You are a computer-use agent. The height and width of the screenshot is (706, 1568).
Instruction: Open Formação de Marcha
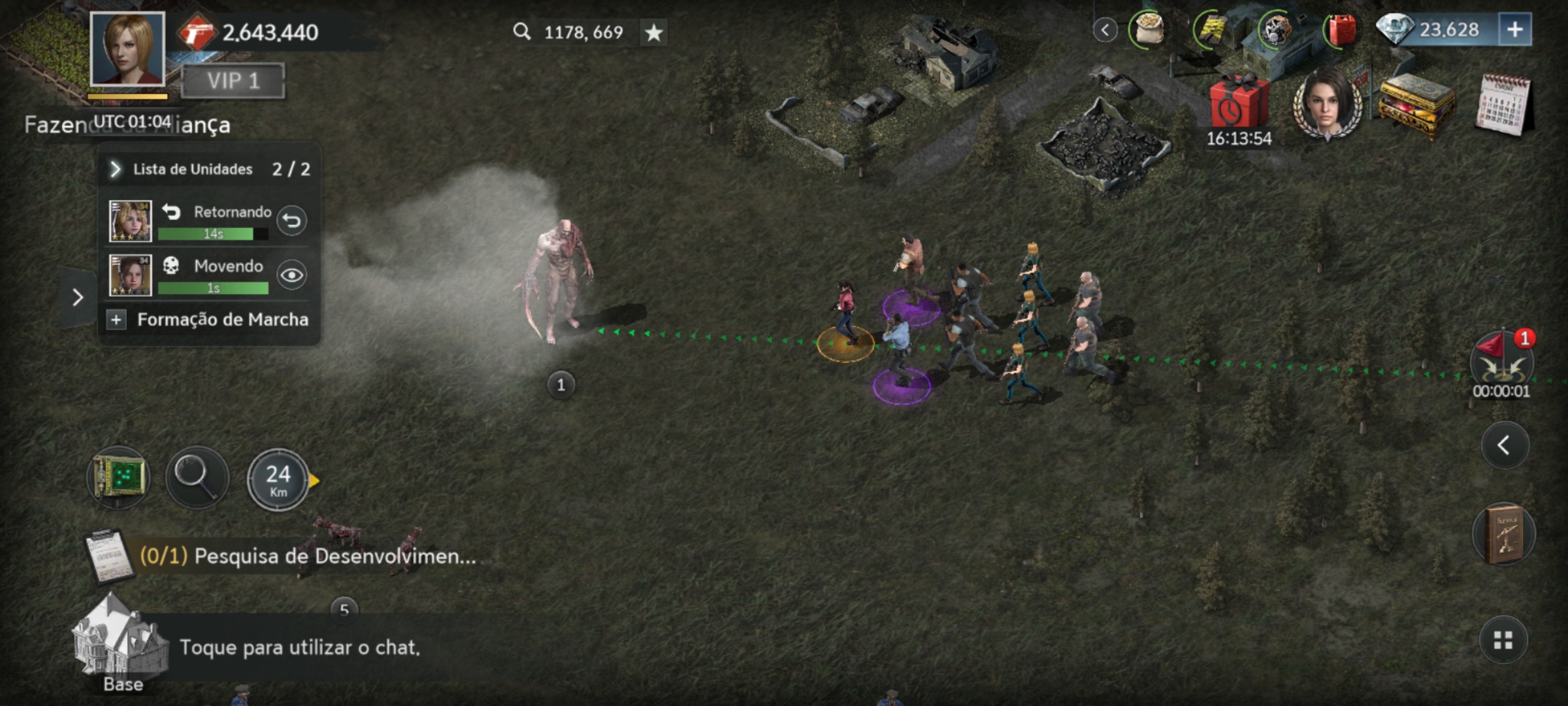pyautogui.click(x=209, y=320)
